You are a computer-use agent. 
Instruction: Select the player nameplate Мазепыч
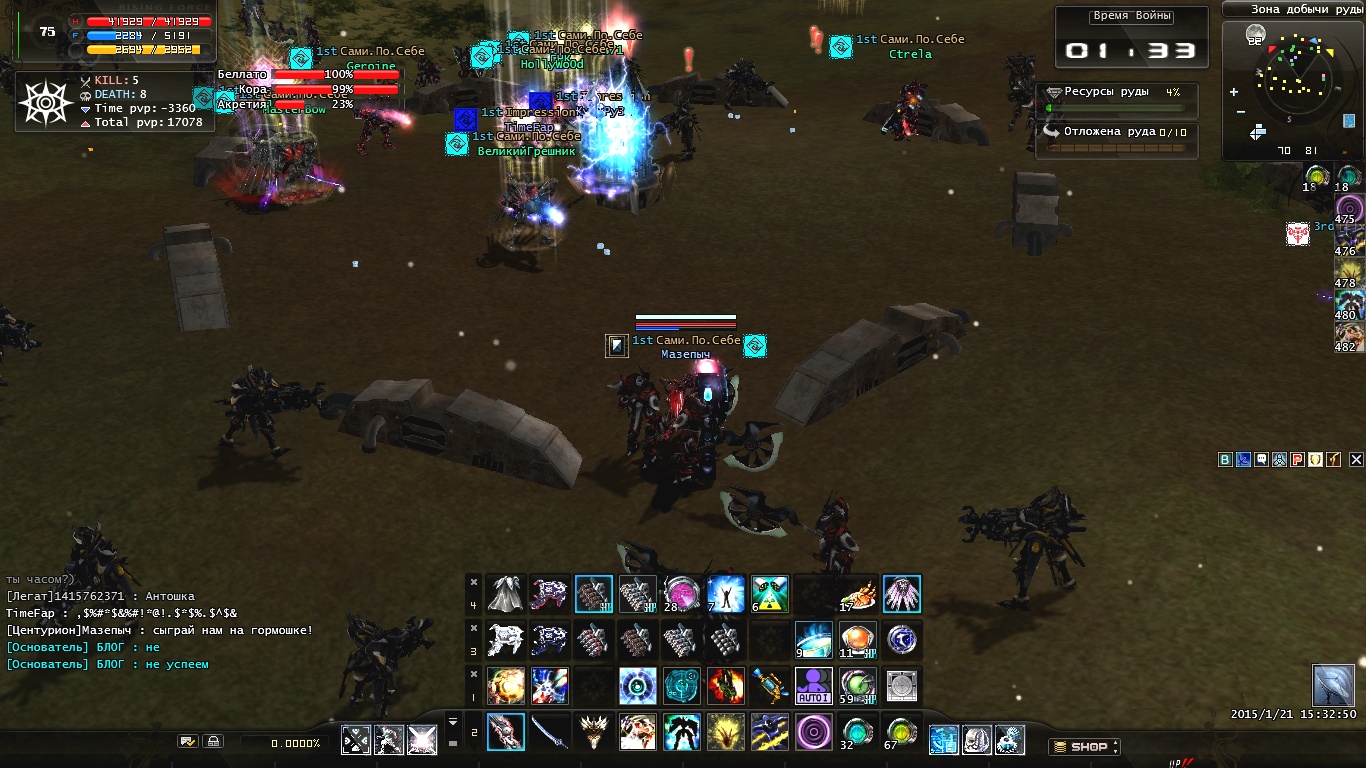[685, 354]
